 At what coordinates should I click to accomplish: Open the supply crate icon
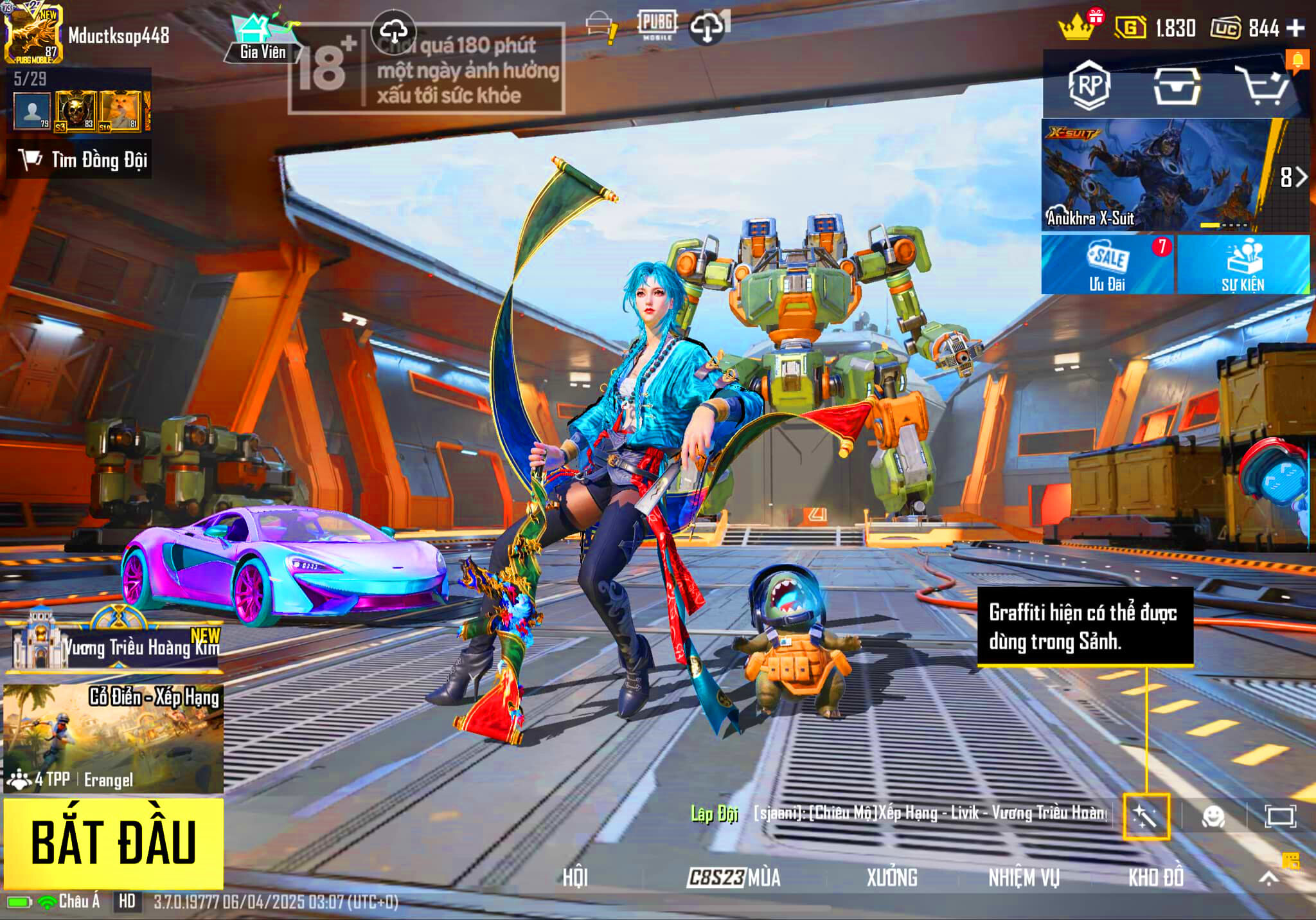pos(1177,86)
